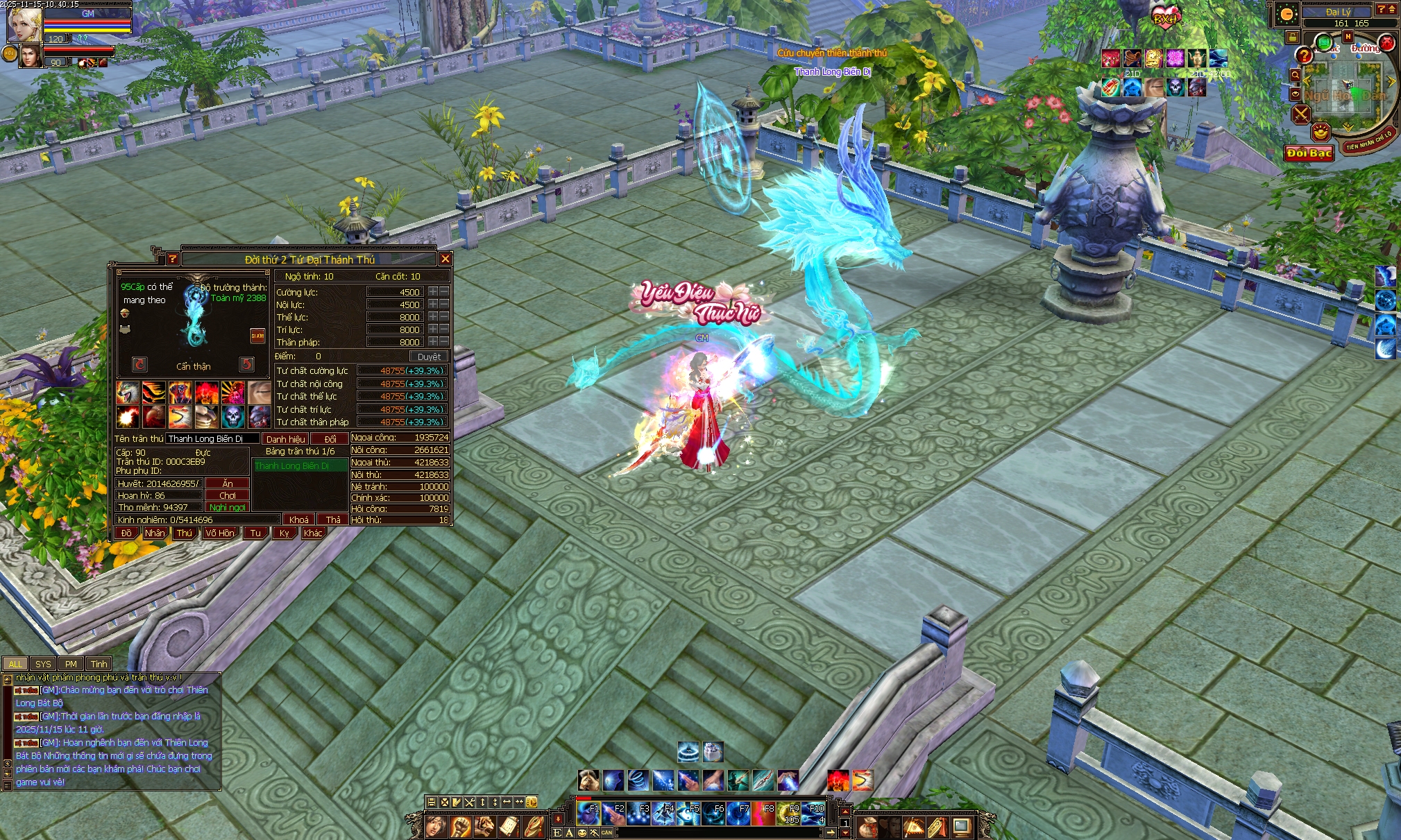Screen dimensions: 1401x840
Task: Click the minimap magnifier search button
Action: pyautogui.click(x=1295, y=75)
